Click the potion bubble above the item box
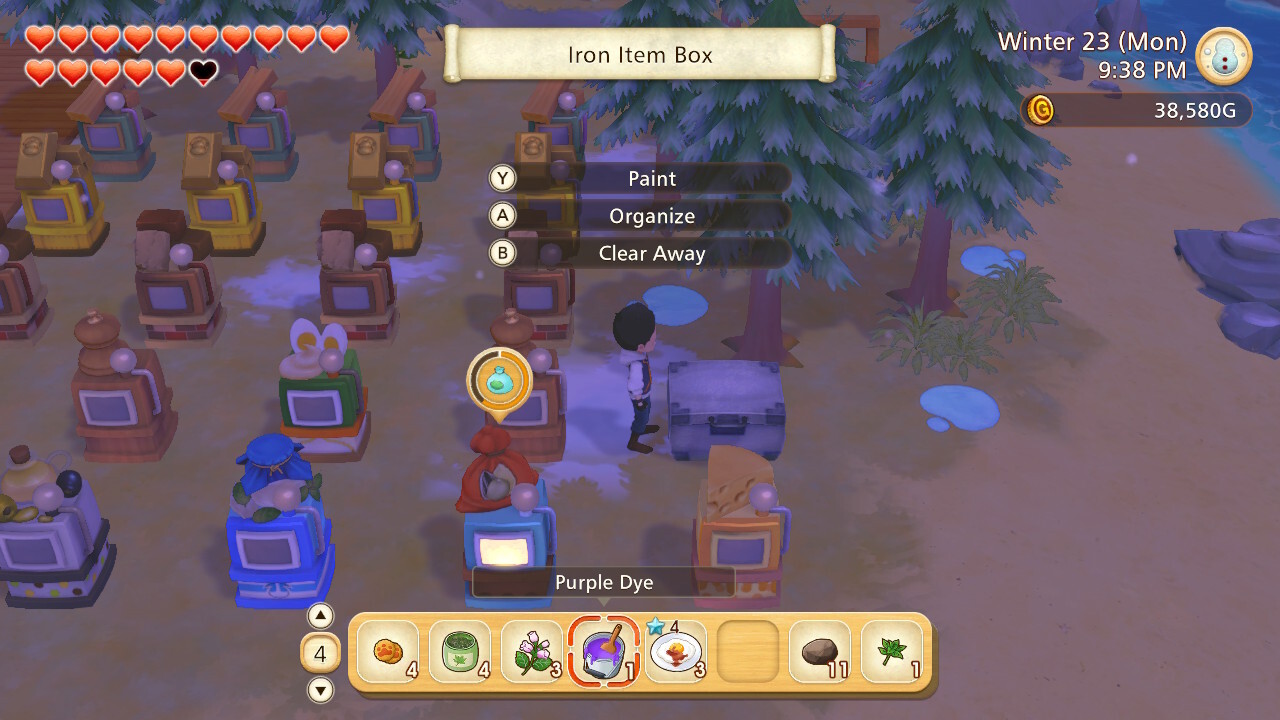The width and height of the screenshot is (1280, 720). click(497, 381)
